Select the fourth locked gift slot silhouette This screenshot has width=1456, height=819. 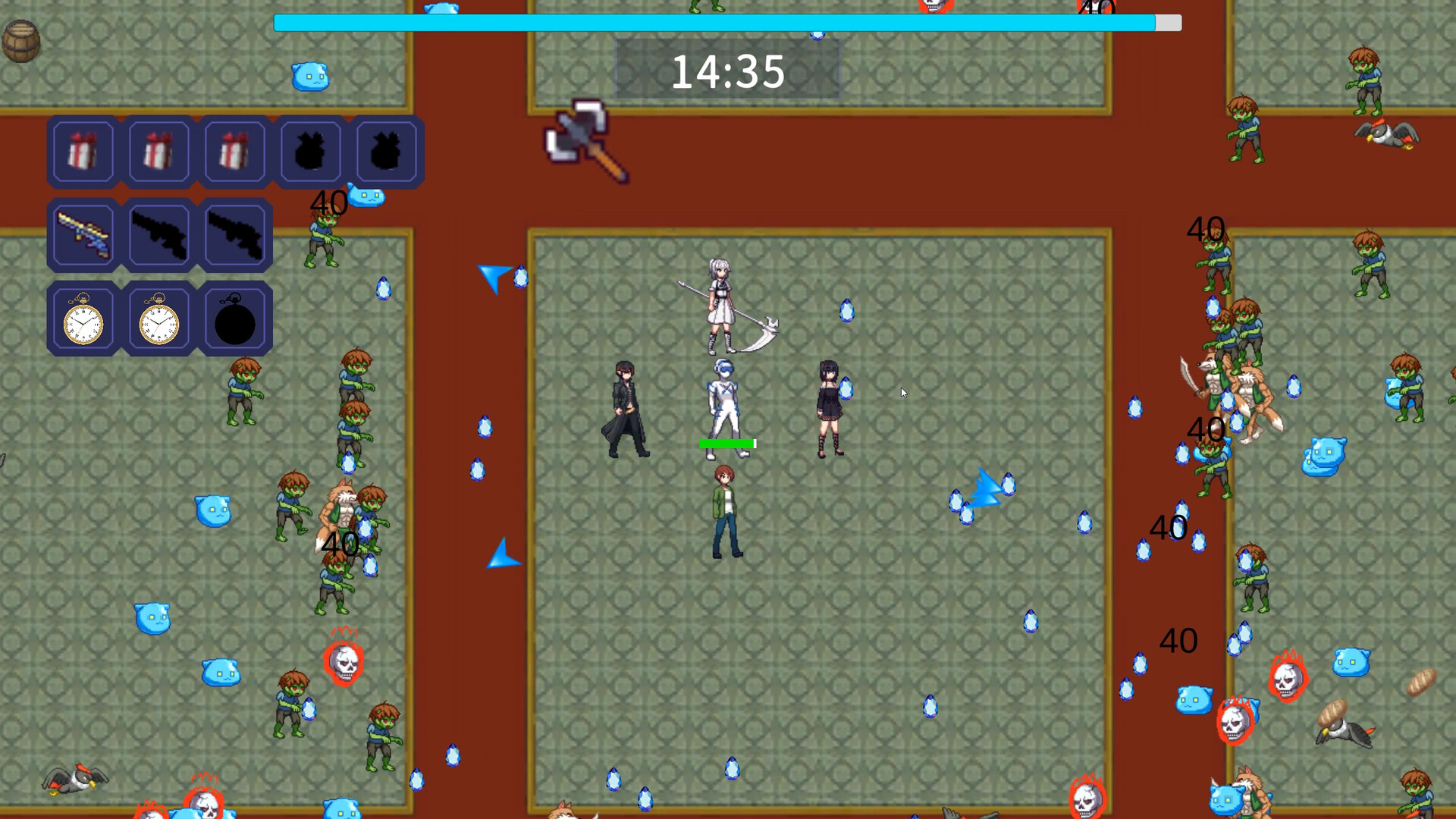310,151
